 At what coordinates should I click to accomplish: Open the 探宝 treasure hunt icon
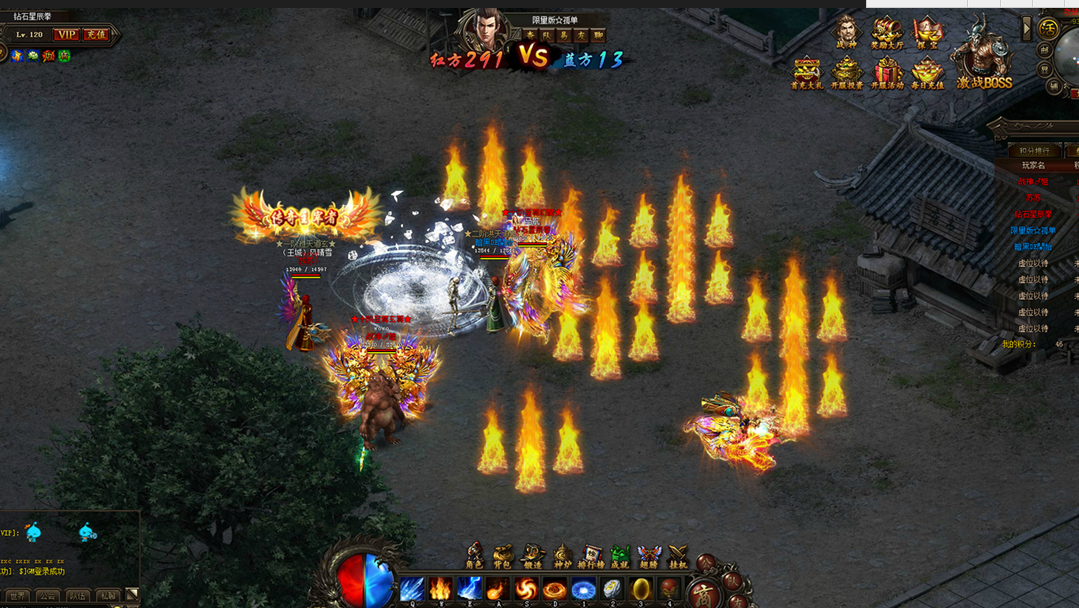[x=927, y=32]
